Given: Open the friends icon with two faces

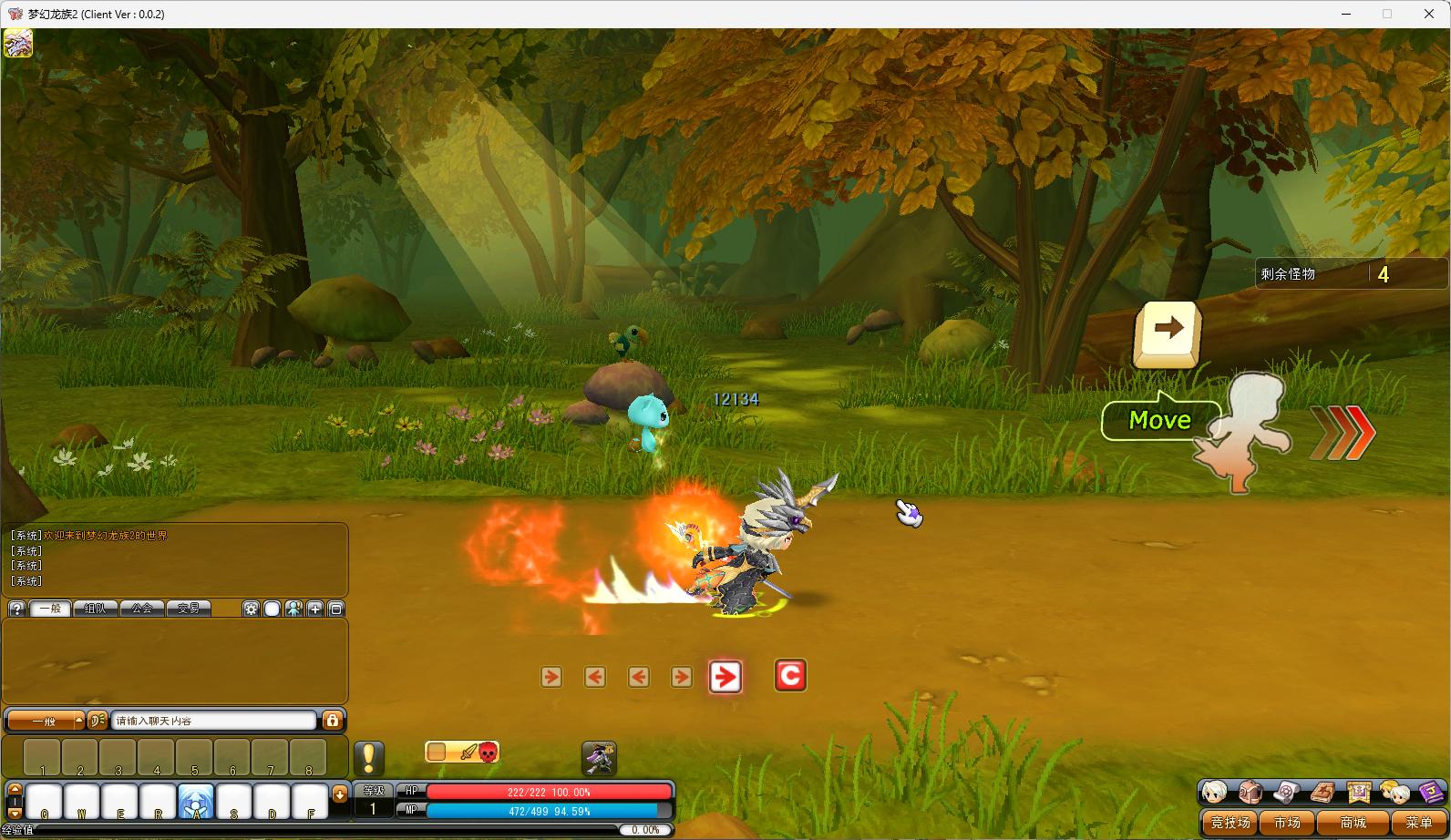Looking at the screenshot, I should tap(1394, 792).
